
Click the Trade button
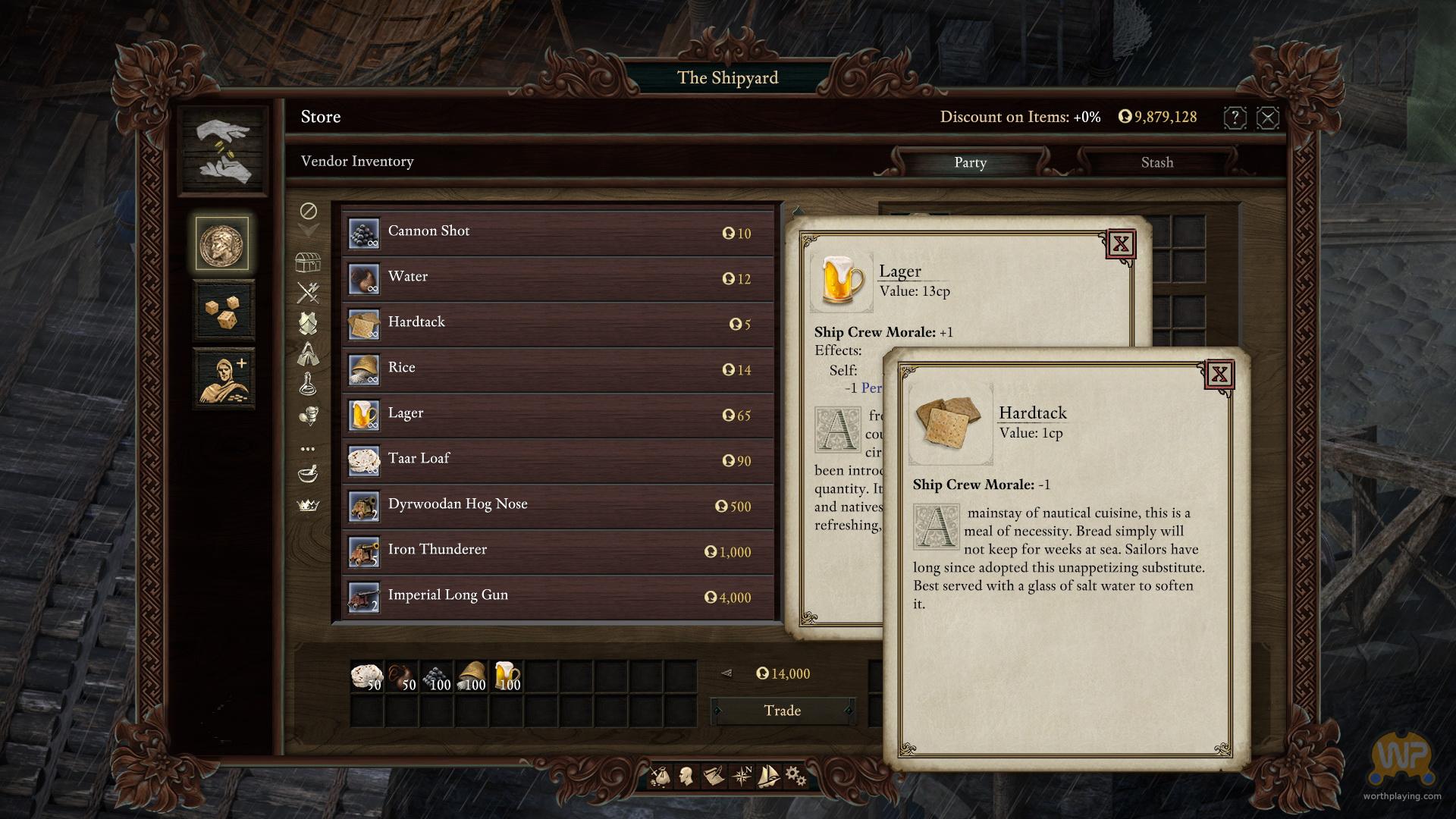click(783, 711)
